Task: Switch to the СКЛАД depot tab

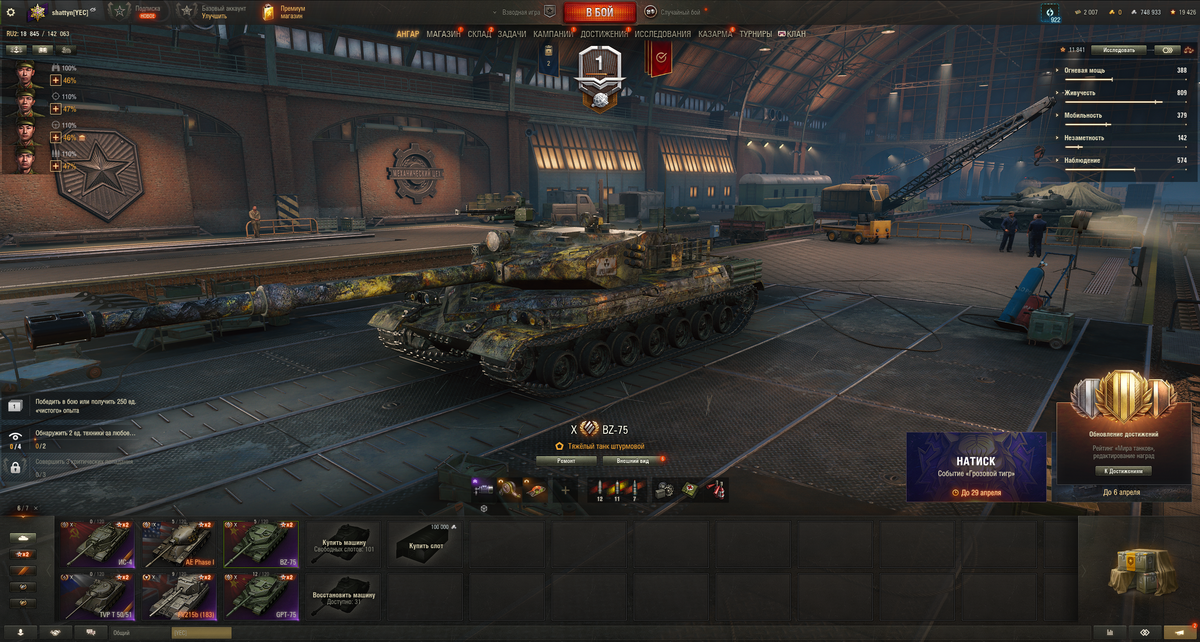Action: [479, 34]
